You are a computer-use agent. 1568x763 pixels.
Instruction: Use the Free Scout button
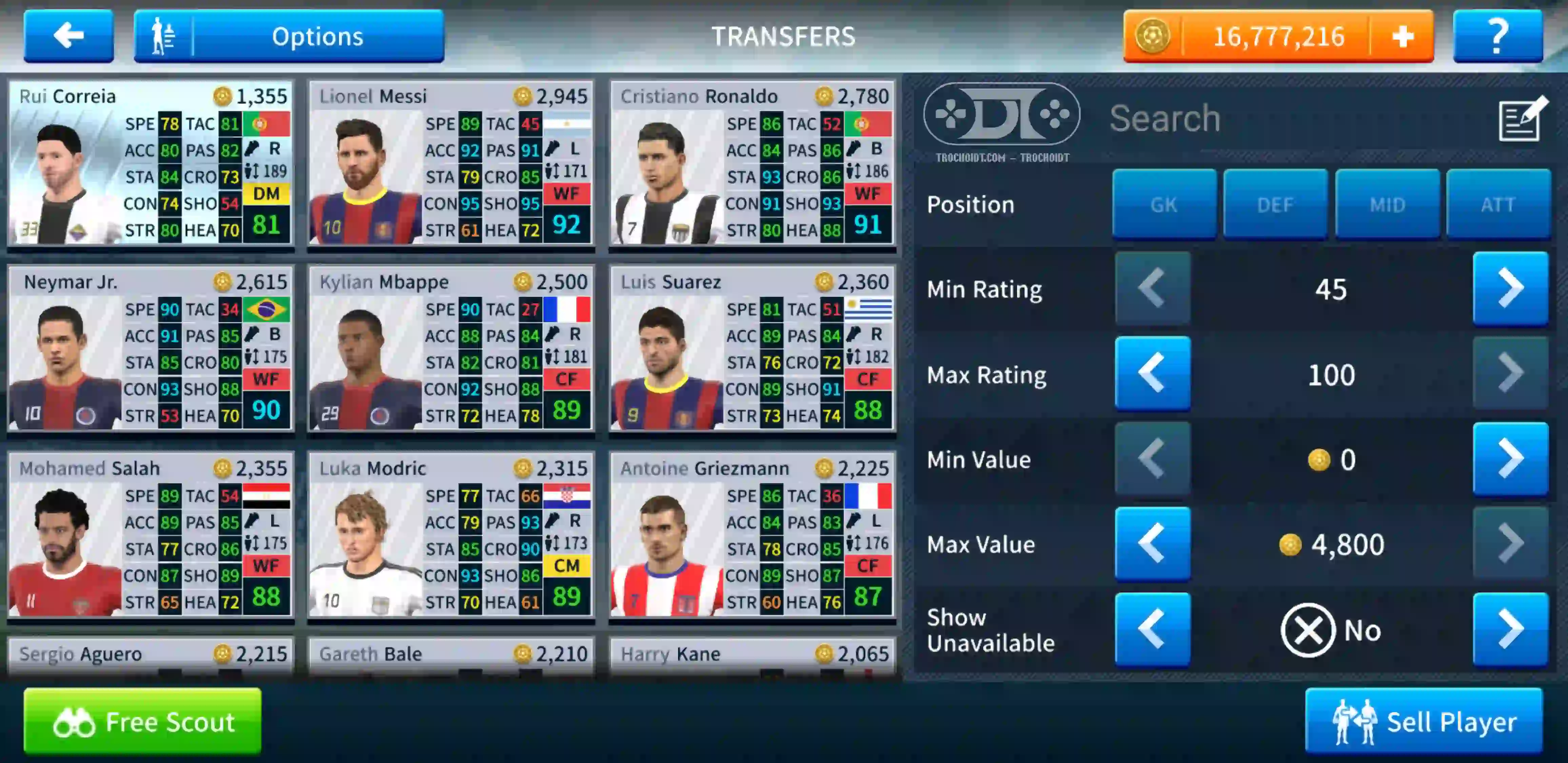click(142, 722)
